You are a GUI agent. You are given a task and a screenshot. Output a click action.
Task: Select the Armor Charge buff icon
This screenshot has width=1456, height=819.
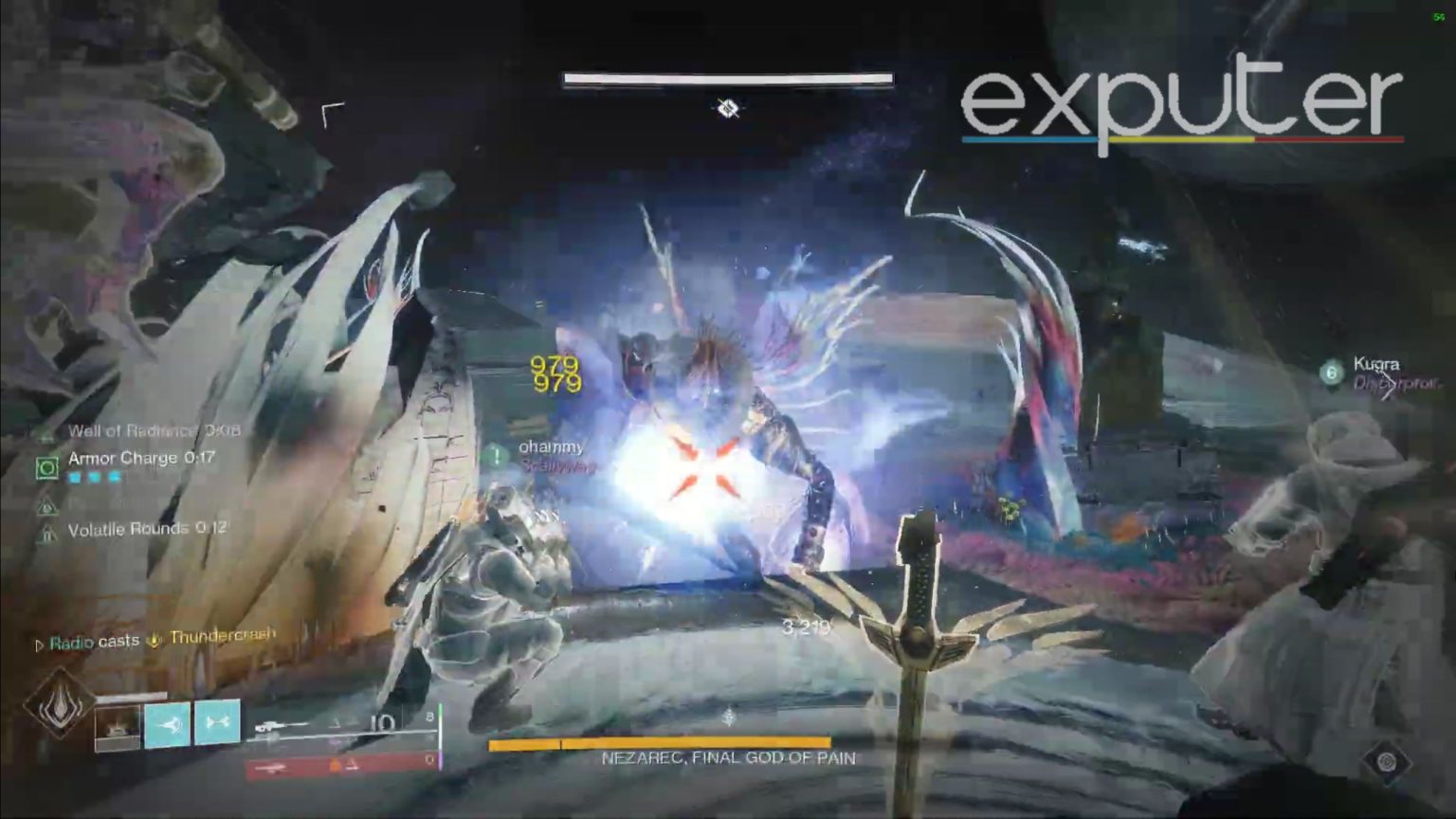(x=46, y=466)
